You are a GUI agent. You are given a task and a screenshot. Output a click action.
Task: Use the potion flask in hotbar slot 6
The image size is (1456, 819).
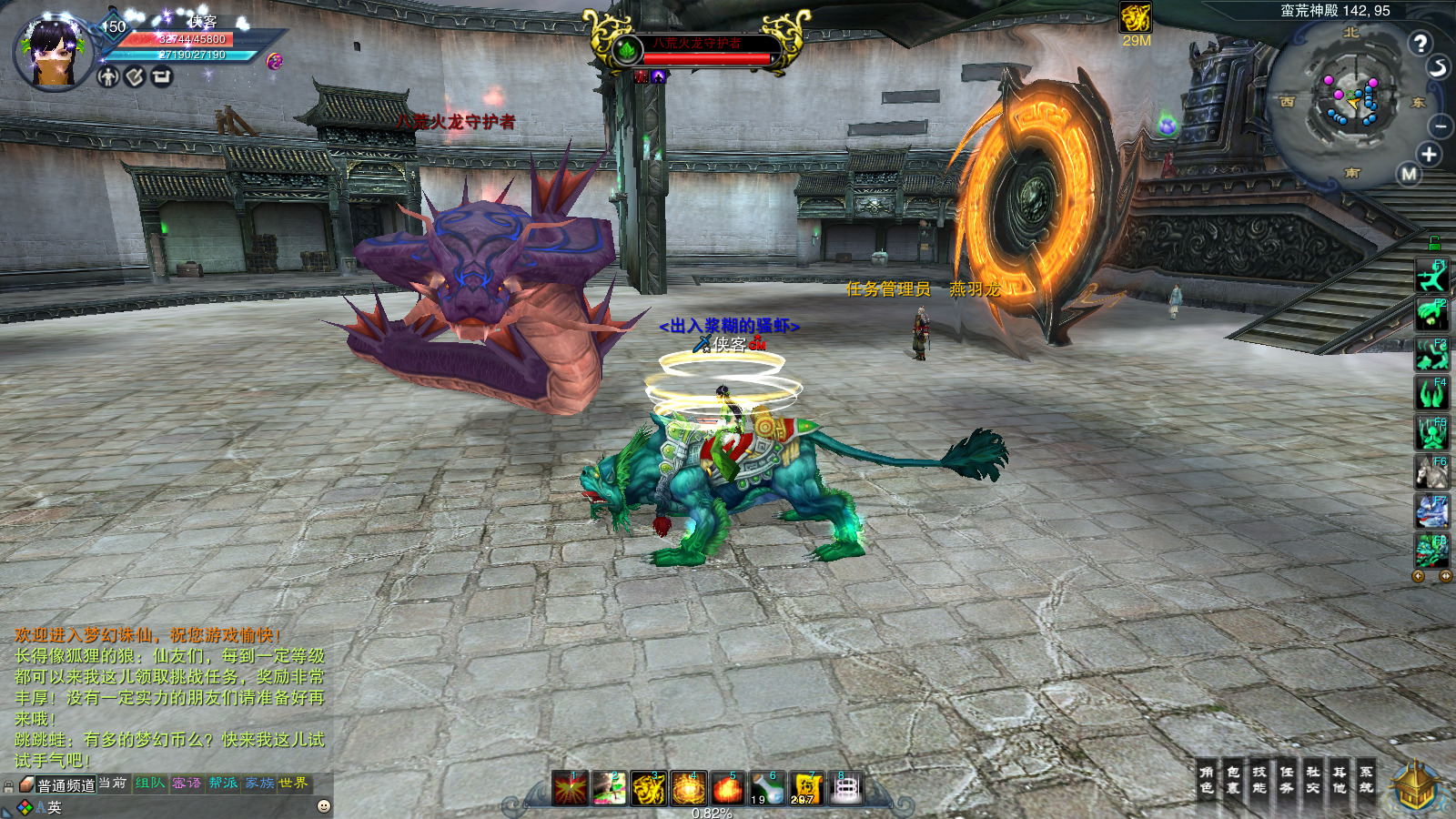[x=767, y=788]
